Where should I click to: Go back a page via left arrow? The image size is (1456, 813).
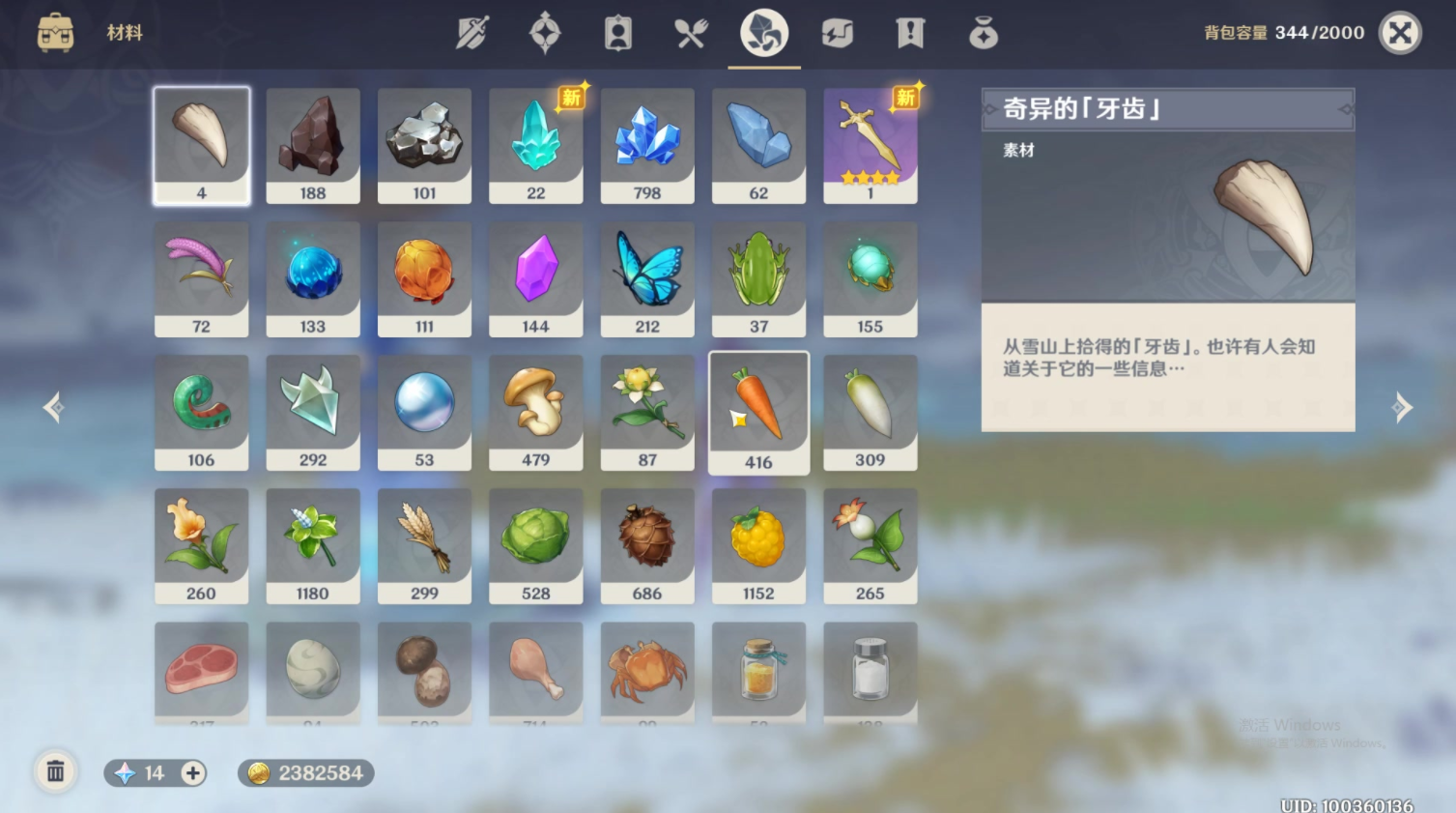[53, 408]
